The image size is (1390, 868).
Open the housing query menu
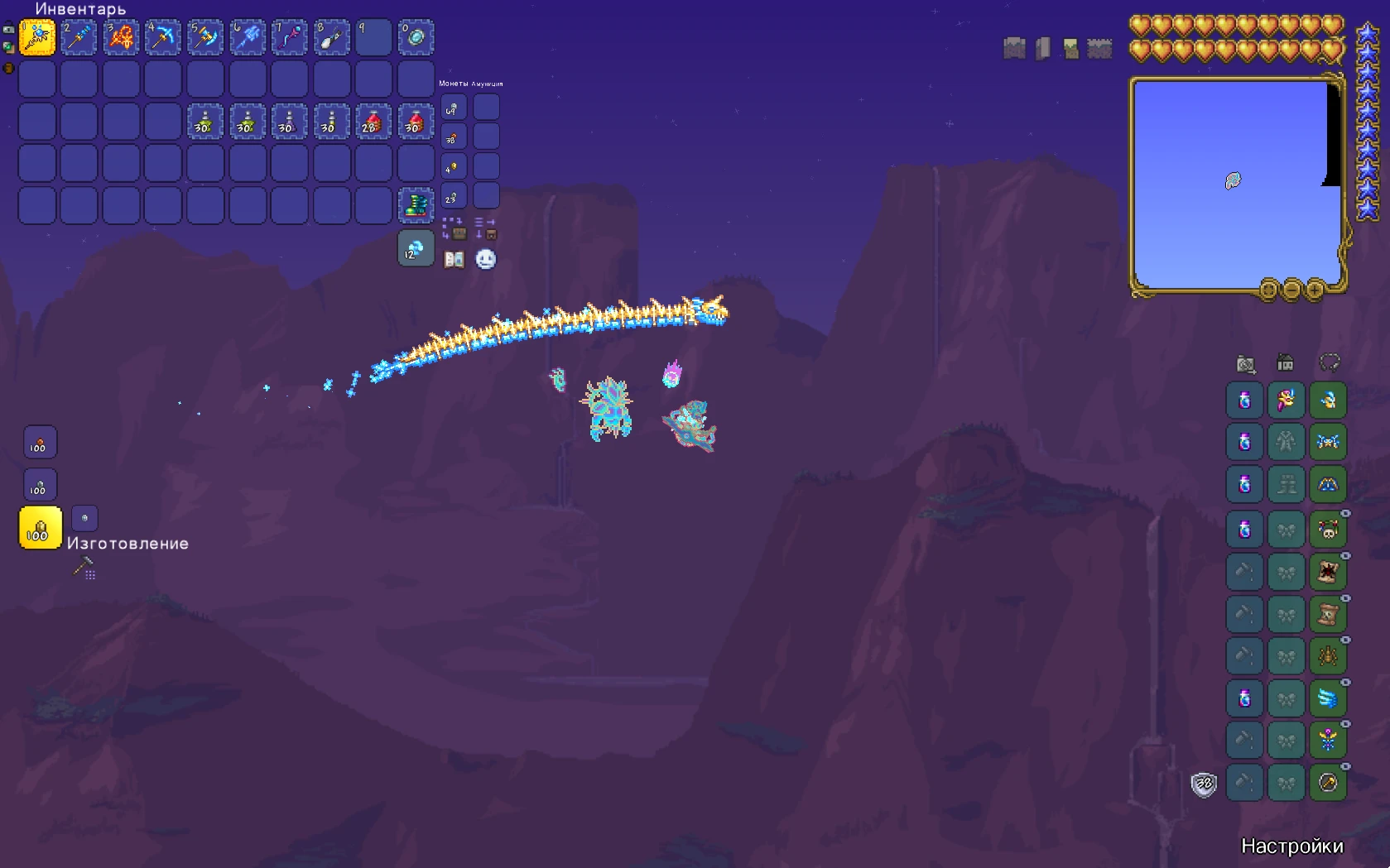pos(1286,362)
